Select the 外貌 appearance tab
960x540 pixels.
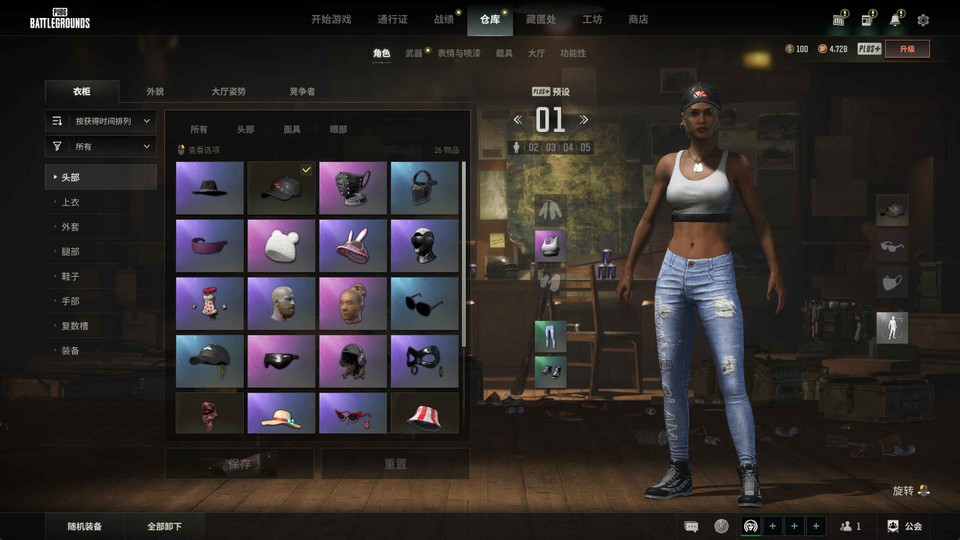(155, 91)
